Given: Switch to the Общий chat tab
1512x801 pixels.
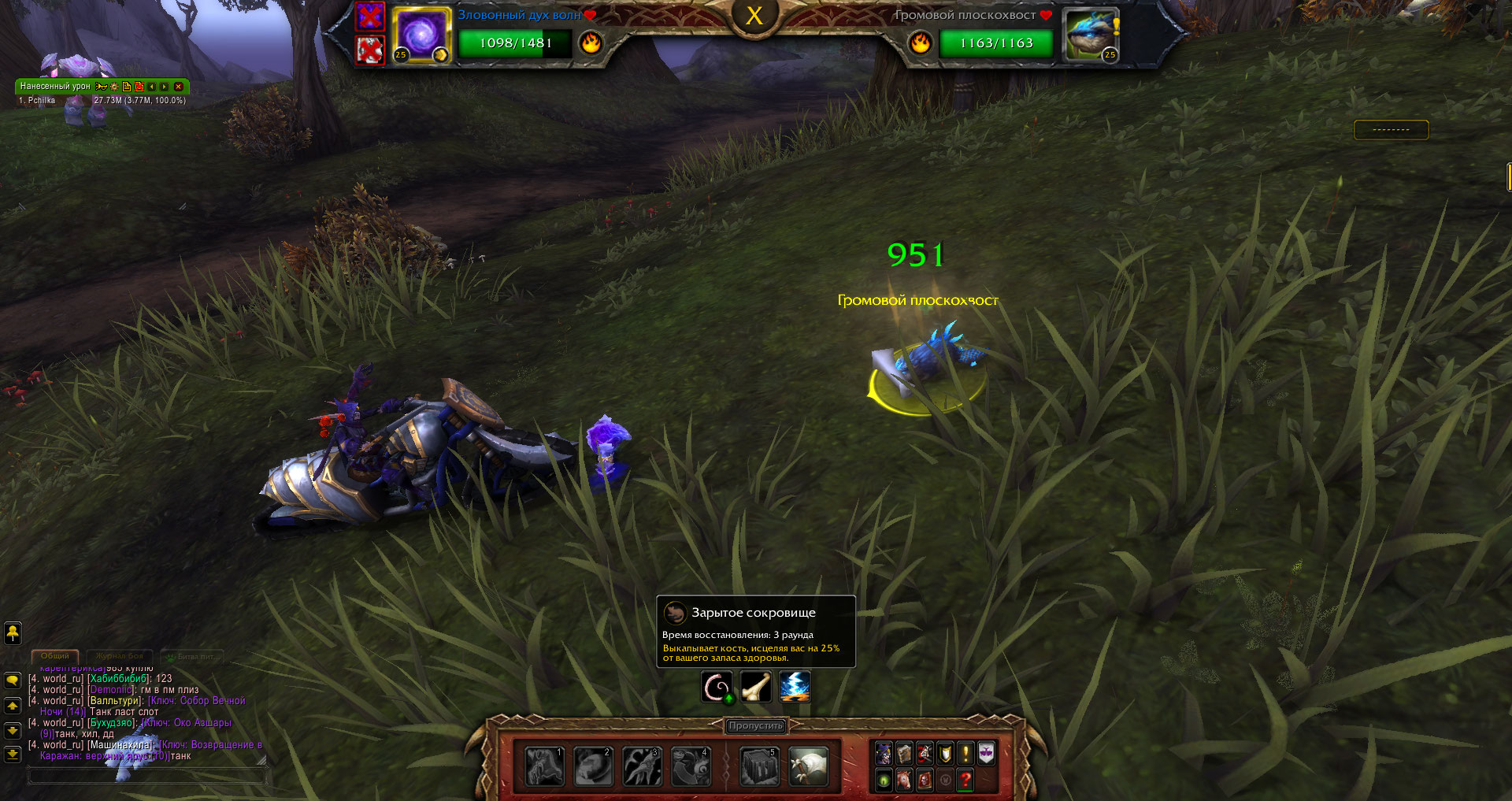Looking at the screenshot, I should pos(55,656).
